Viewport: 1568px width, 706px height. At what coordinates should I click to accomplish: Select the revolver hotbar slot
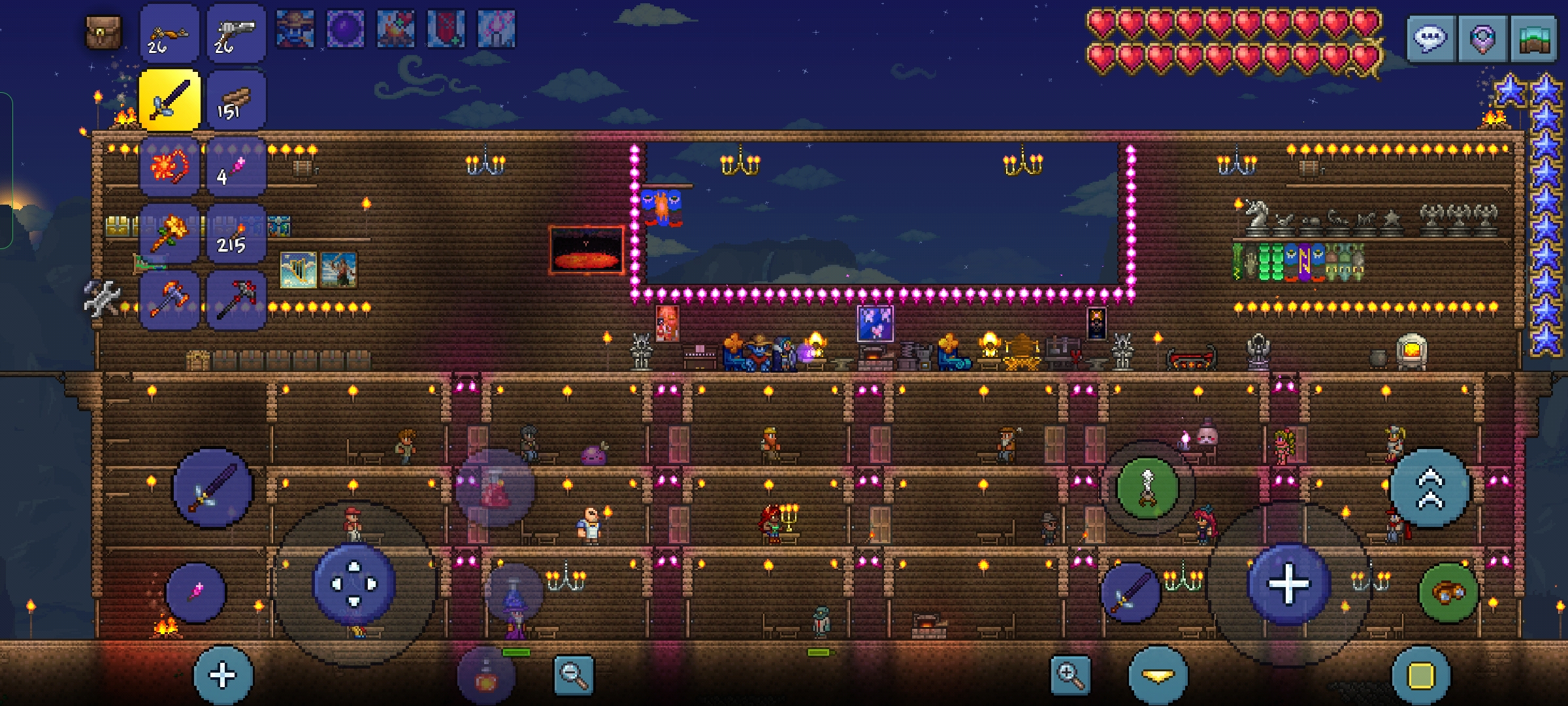tap(236, 33)
